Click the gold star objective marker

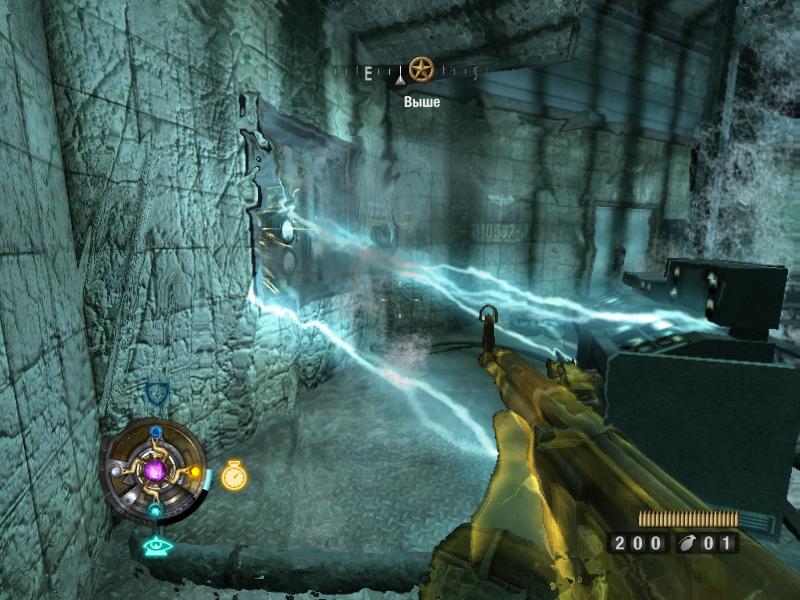click(x=422, y=69)
